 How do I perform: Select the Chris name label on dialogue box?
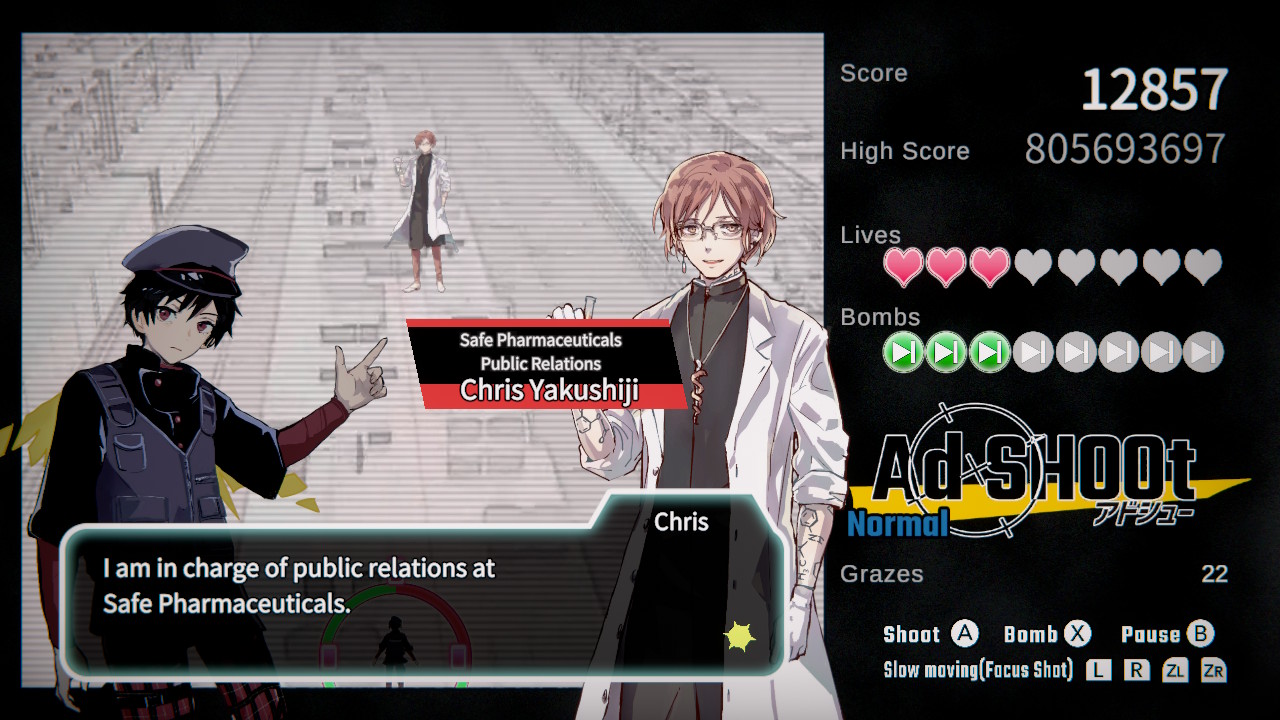pos(682,521)
